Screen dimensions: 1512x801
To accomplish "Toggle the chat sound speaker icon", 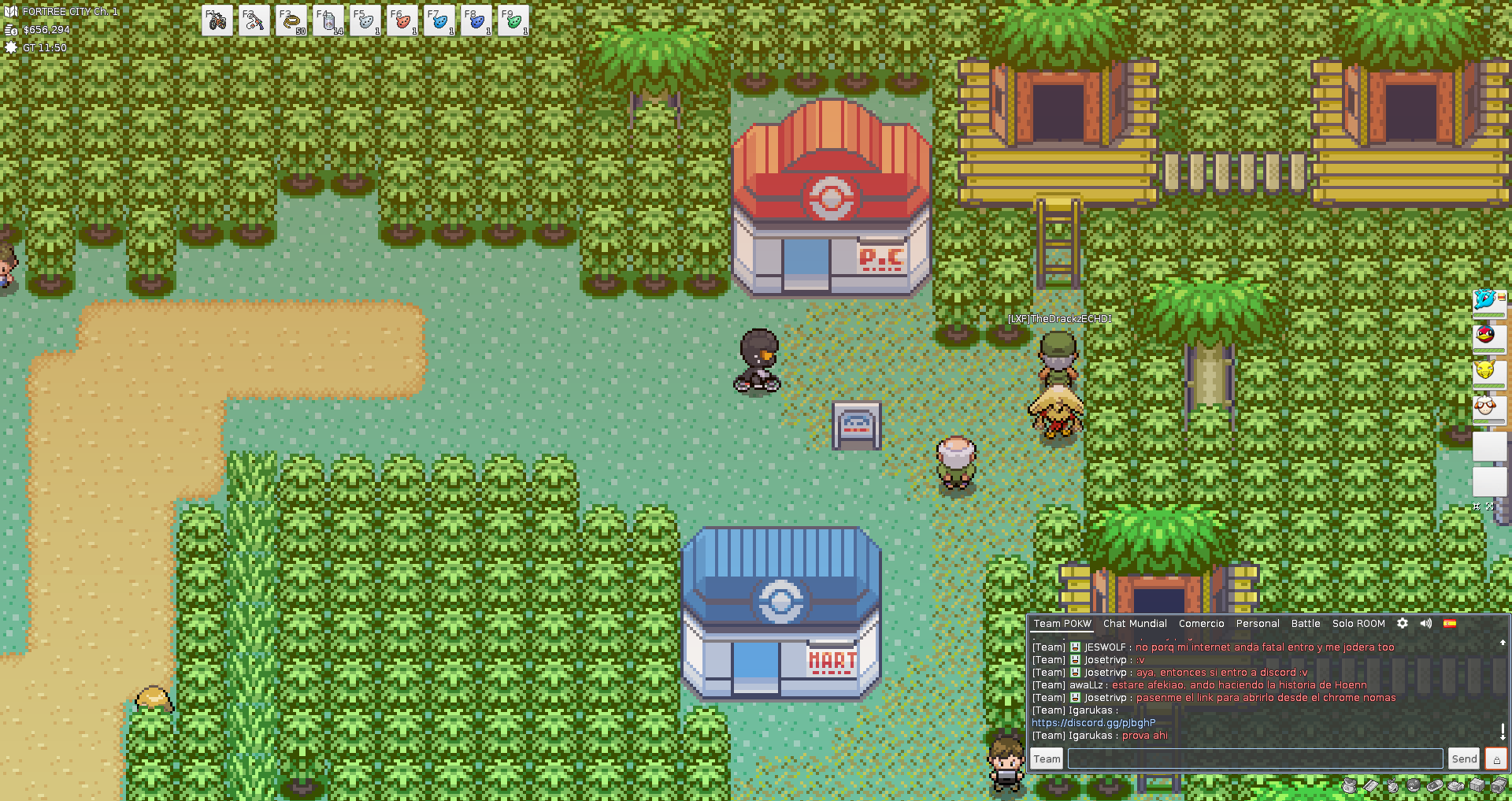I will [1426, 623].
